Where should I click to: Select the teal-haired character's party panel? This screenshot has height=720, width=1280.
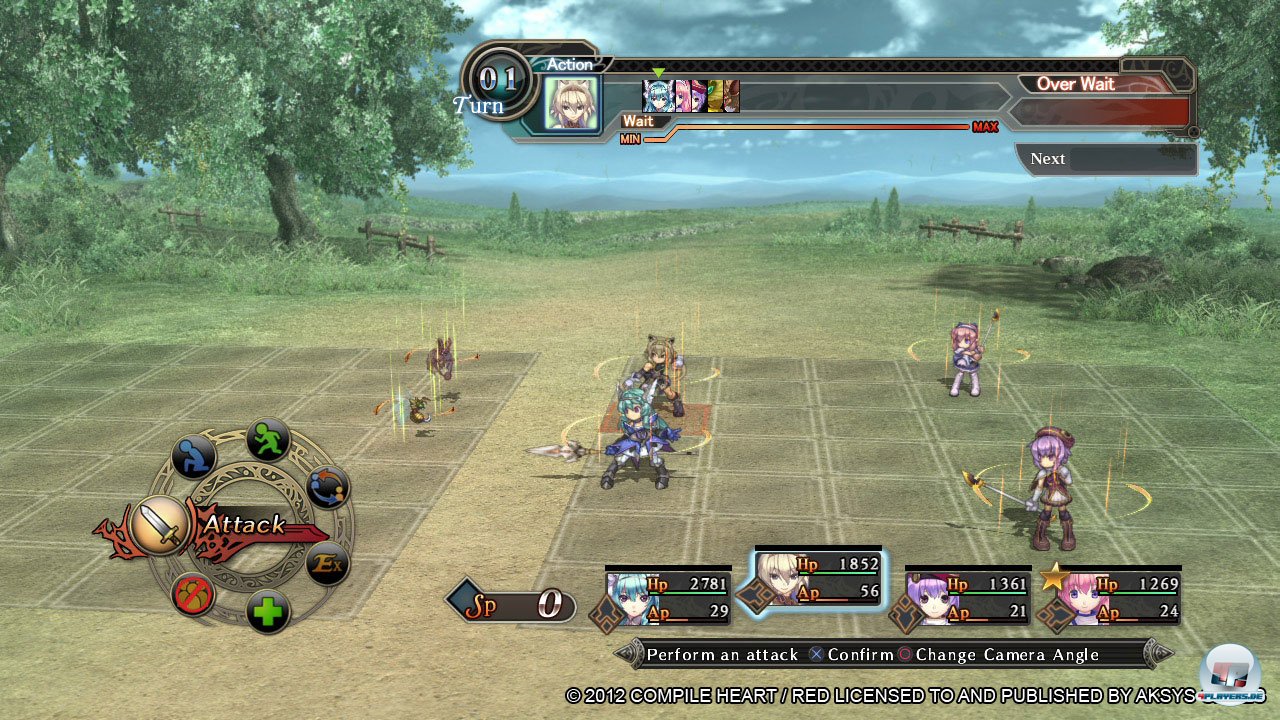pyautogui.click(x=667, y=597)
